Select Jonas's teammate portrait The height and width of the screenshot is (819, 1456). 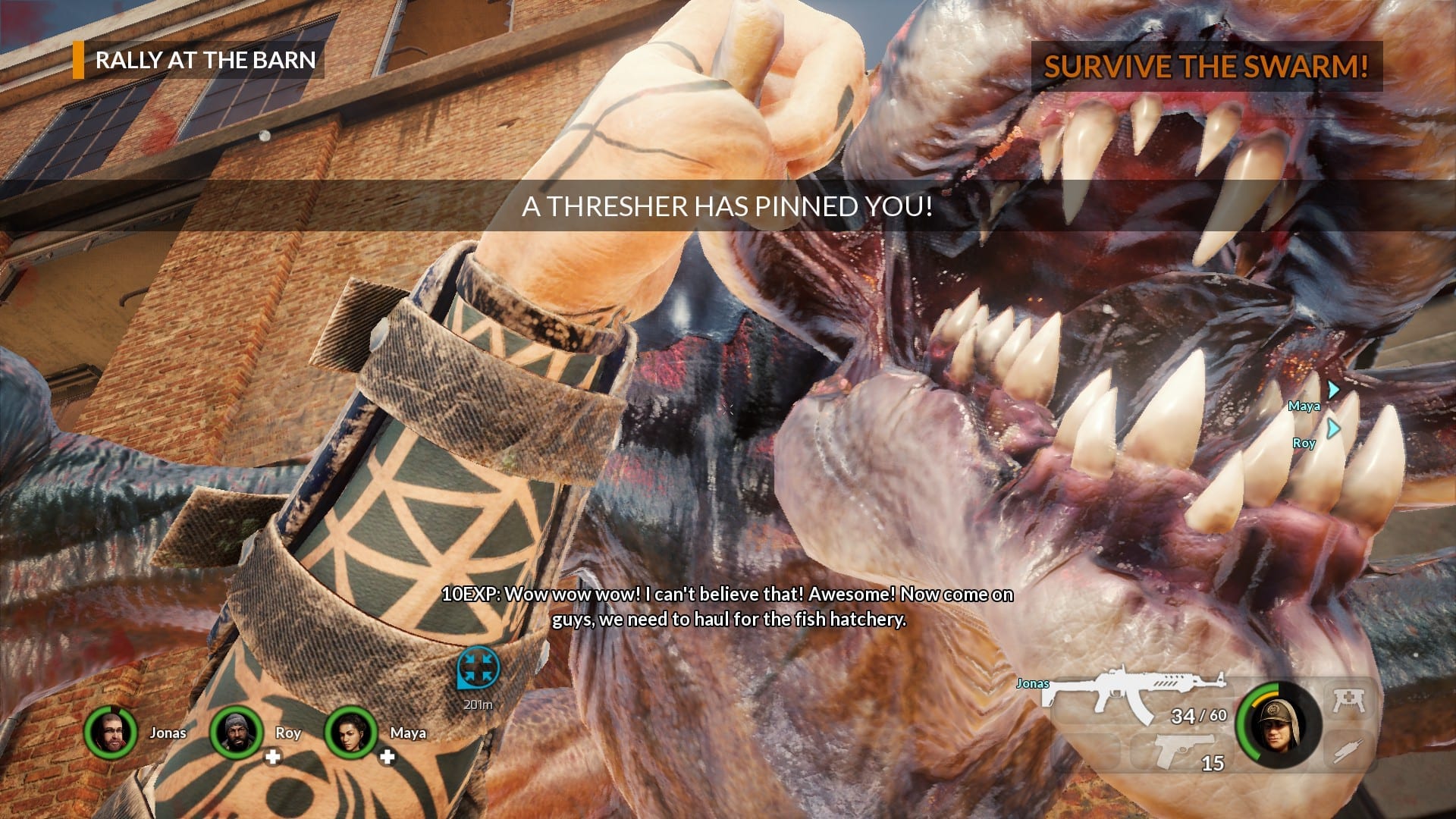(x=111, y=733)
